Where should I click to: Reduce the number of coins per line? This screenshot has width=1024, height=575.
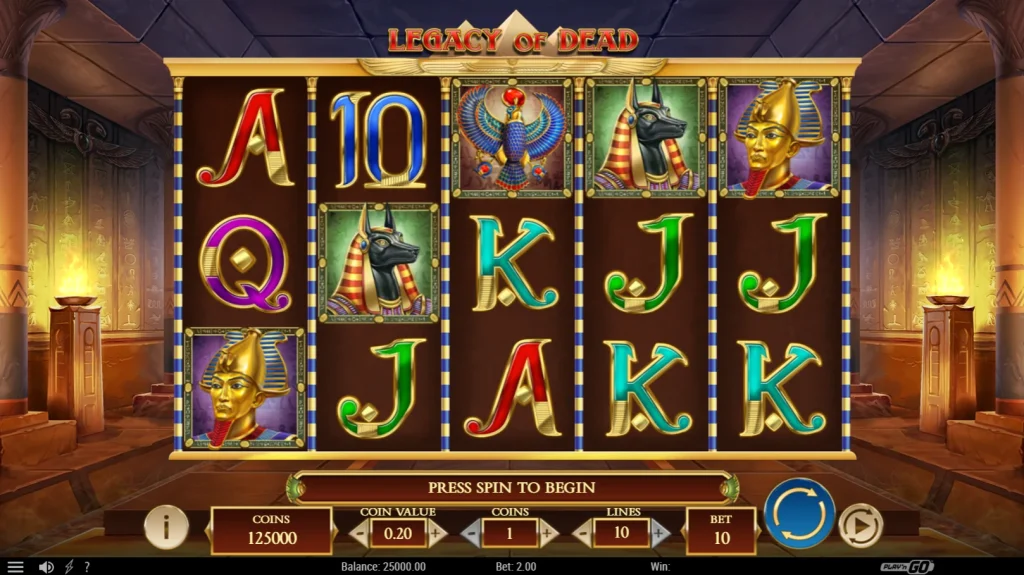(x=470, y=533)
